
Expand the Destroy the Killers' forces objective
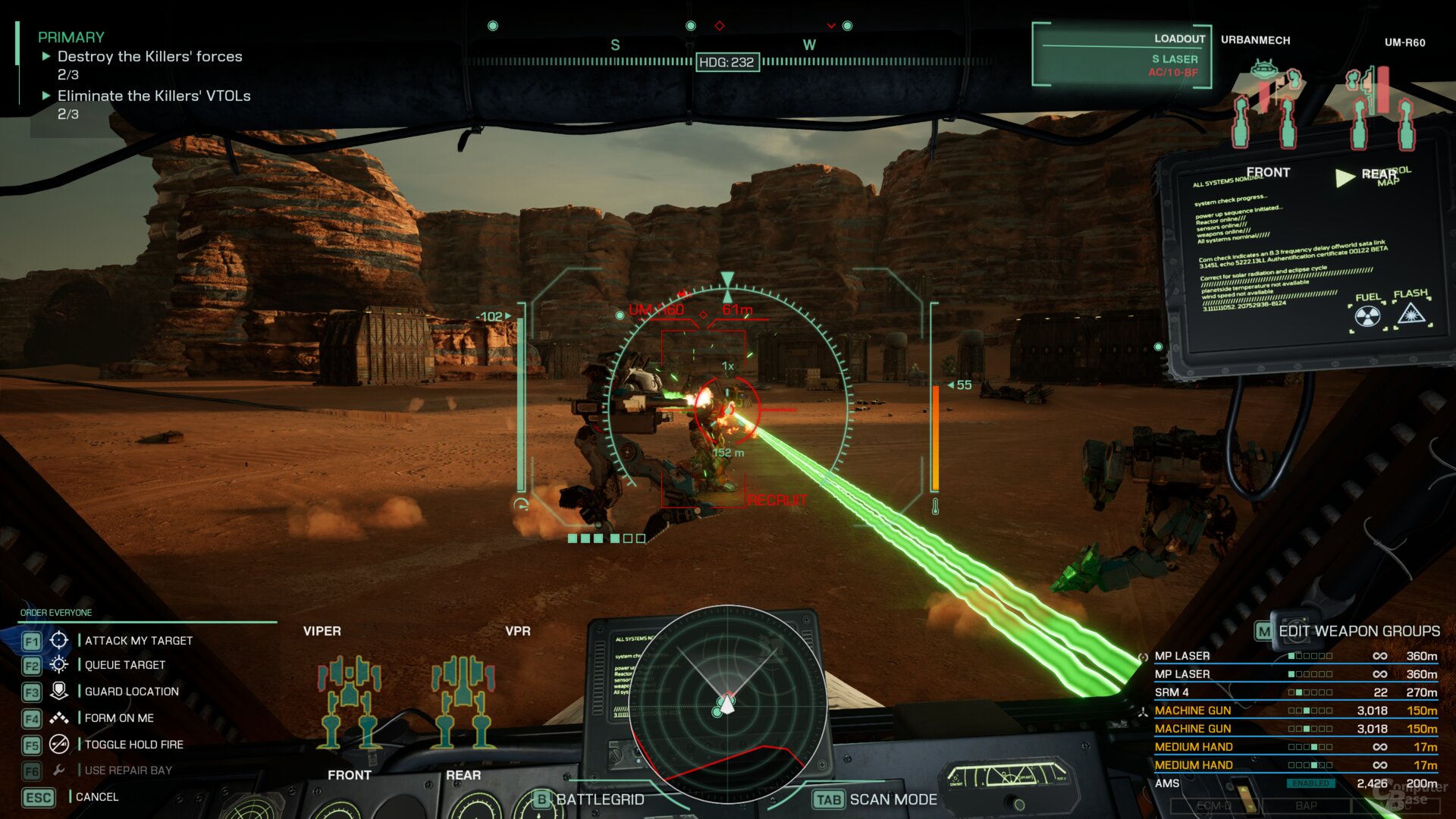tap(45, 56)
